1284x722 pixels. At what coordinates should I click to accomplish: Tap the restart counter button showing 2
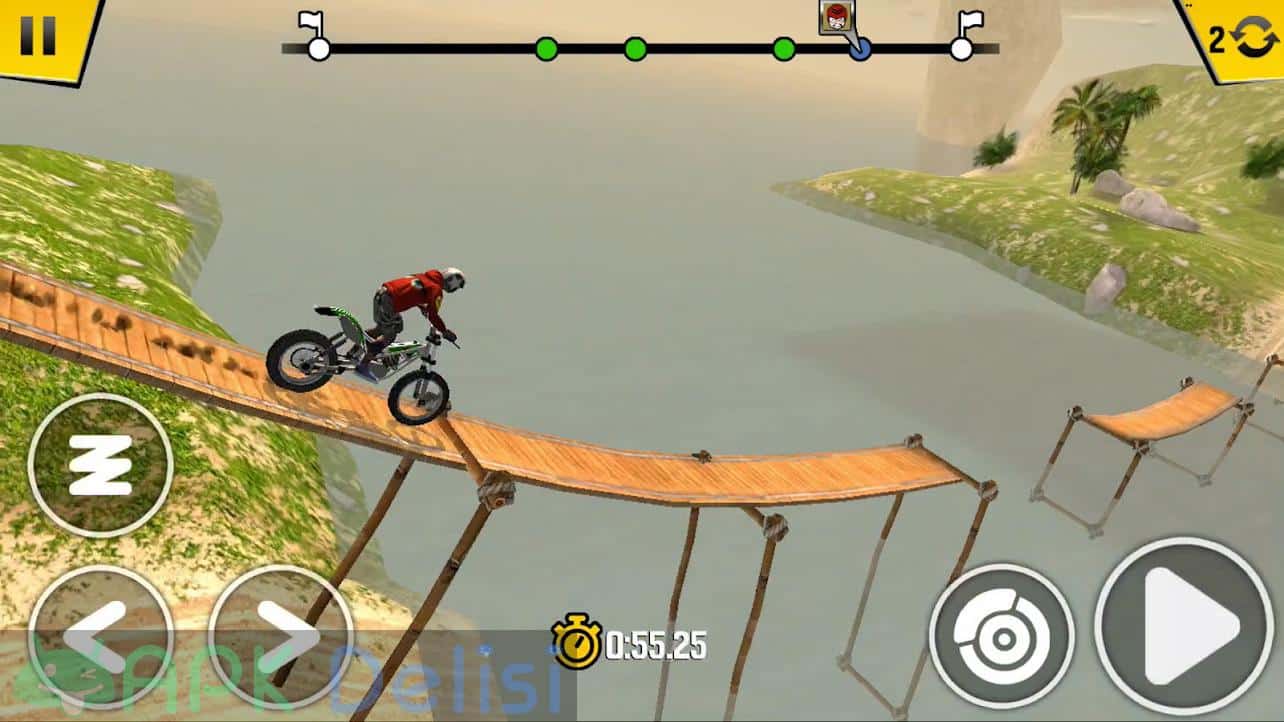pyautogui.click(x=1237, y=38)
